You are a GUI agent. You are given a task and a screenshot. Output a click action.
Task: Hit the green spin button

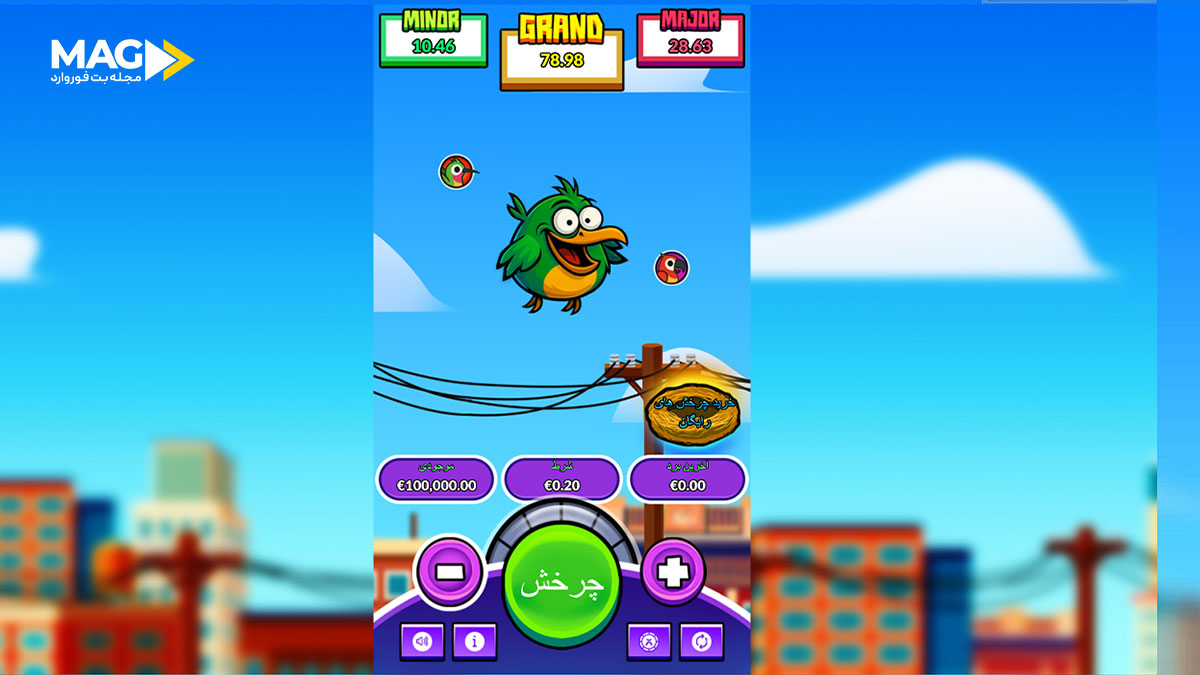click(561, 584)
